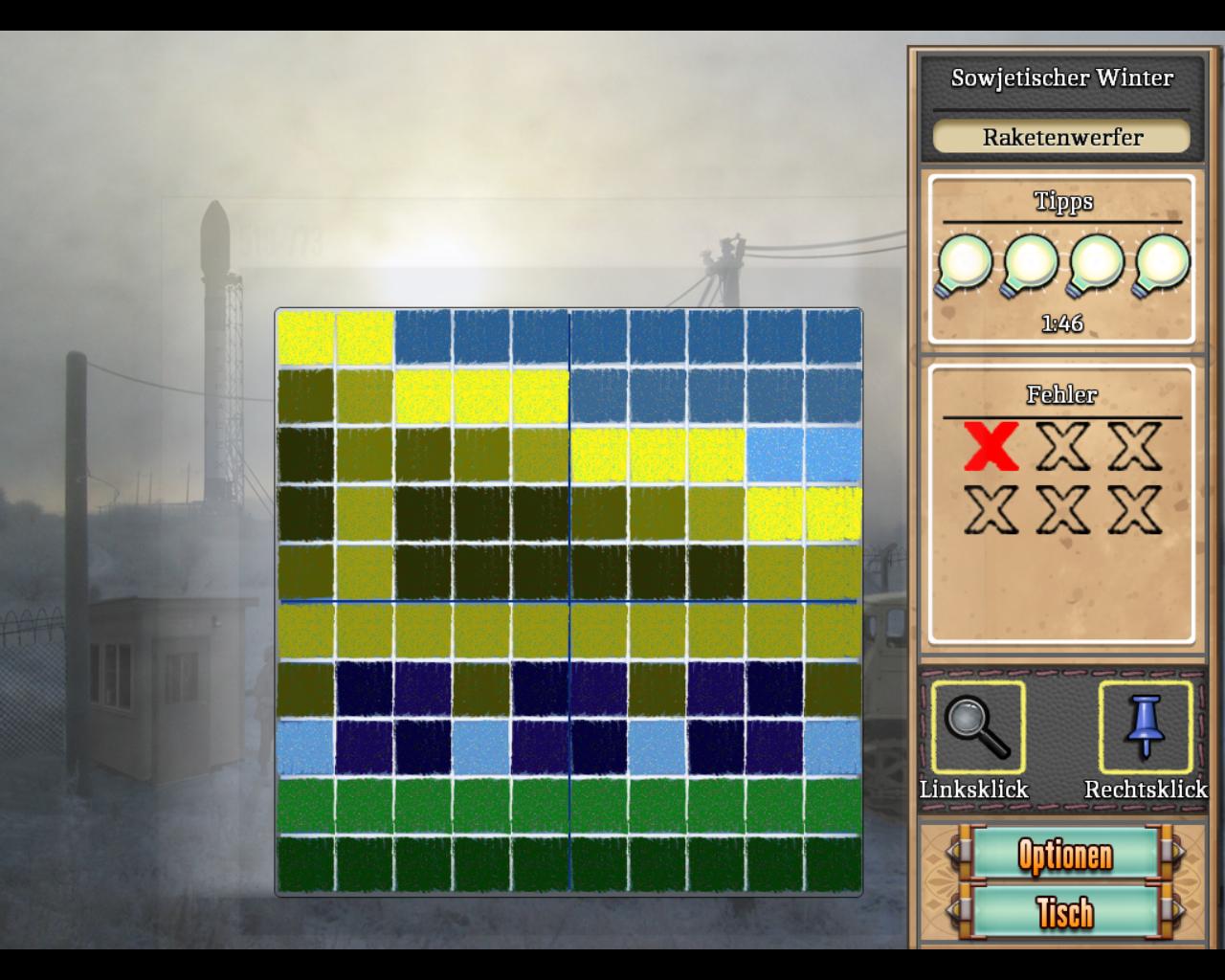Pick the dark green tile in the grid's bottom-right corner
This screenshot has width=1225, height=980.
(x=832, y=864)
